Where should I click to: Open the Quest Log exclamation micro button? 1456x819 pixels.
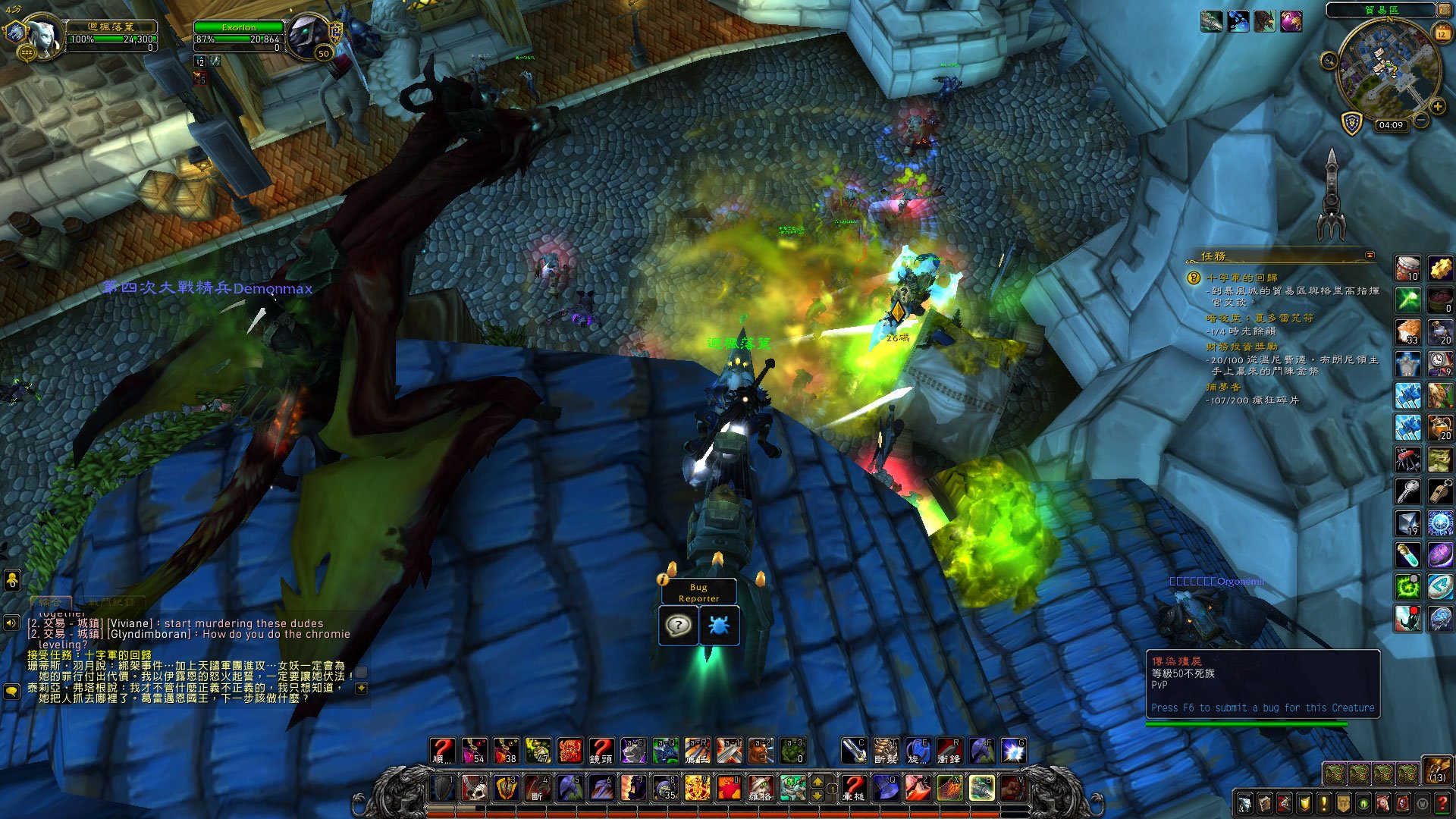1324,803
